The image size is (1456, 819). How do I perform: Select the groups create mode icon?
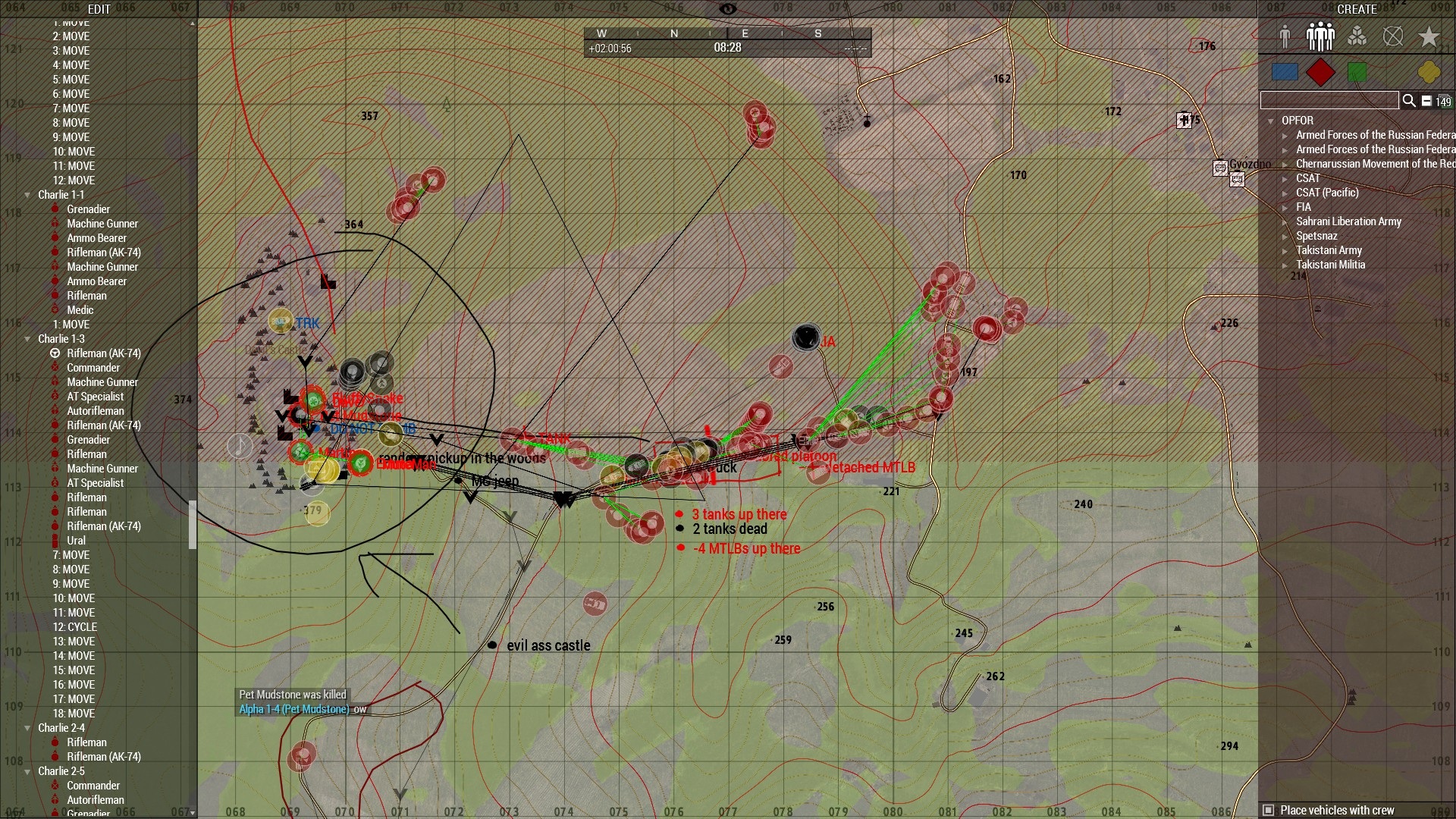(1320, 36)
